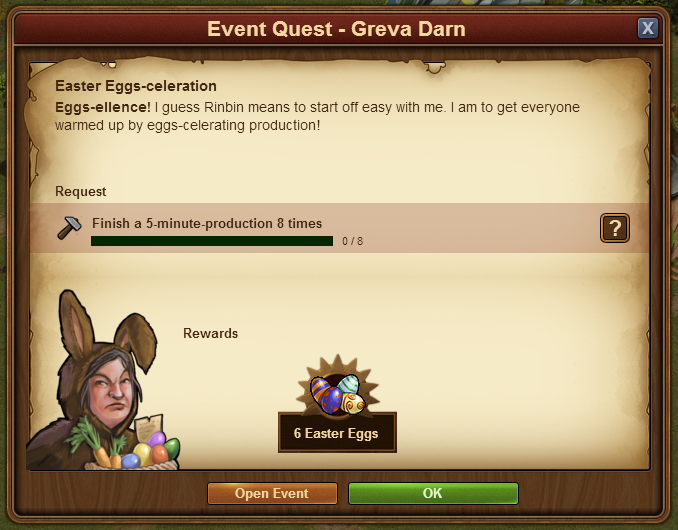Open the Event screen
The width and height of the screenshot is (678, 530).
pos(271,493)
